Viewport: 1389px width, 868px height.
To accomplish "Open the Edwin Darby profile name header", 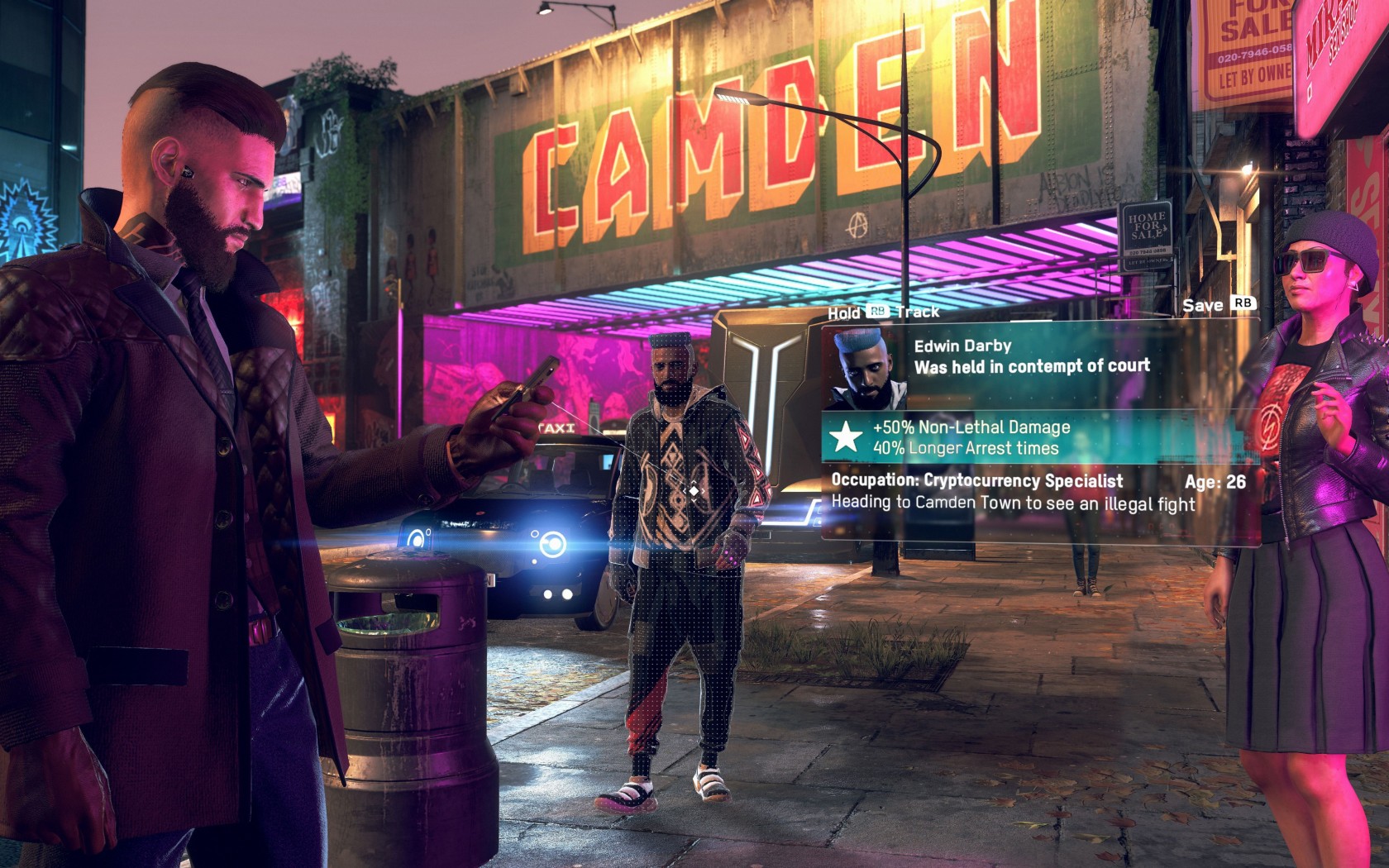I will 962,346.
